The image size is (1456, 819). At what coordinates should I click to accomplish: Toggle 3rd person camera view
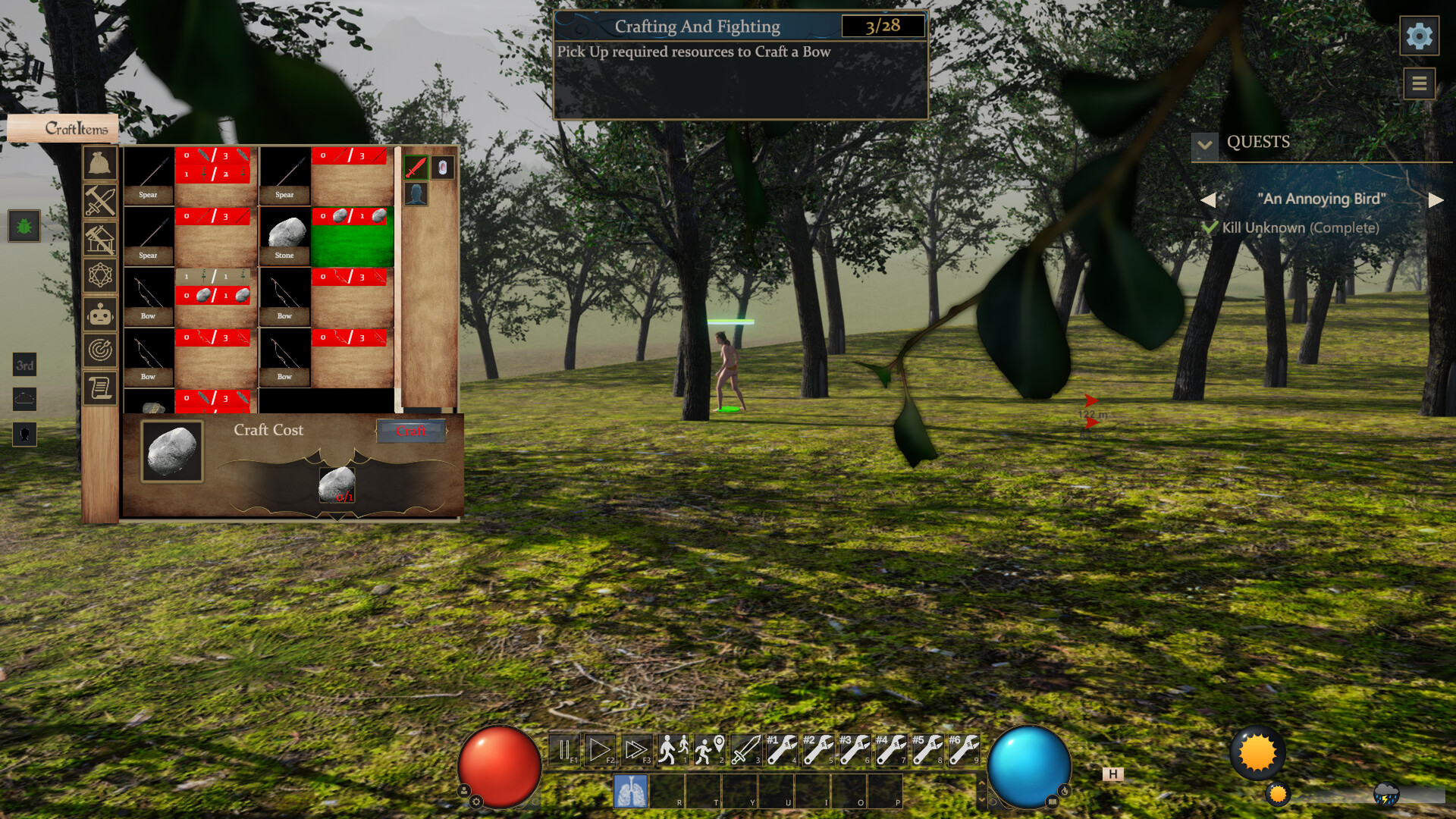(x=25, y=366)
